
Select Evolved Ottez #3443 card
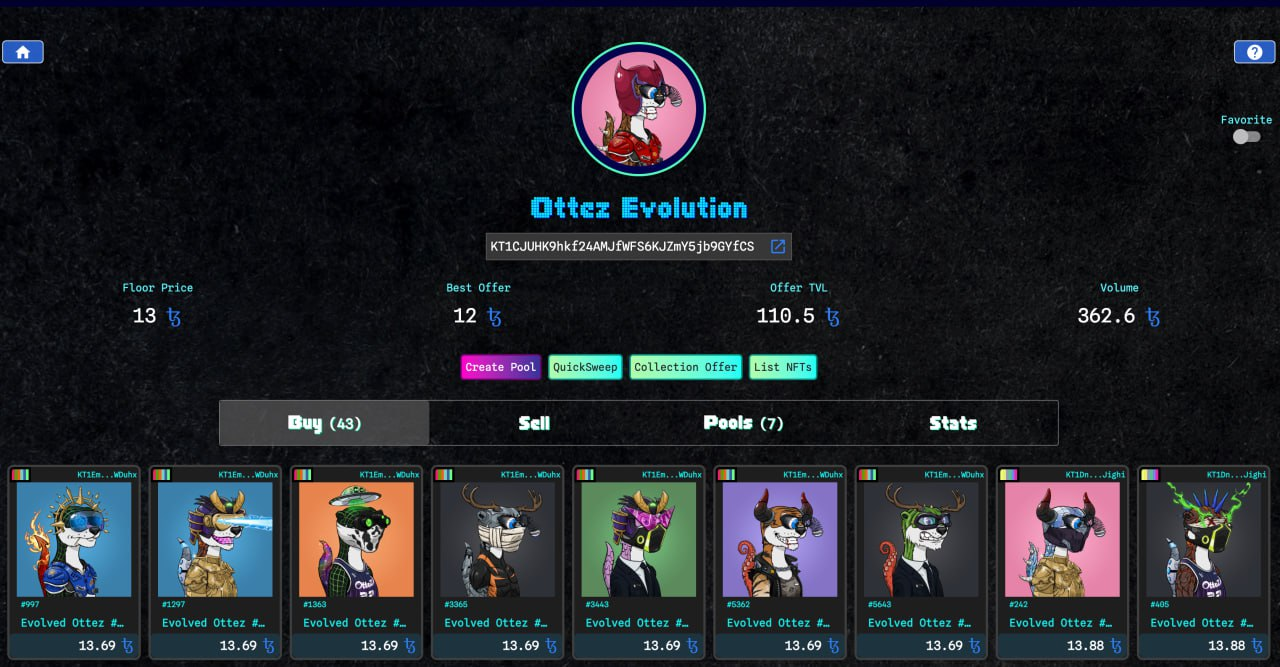(638, 540)
